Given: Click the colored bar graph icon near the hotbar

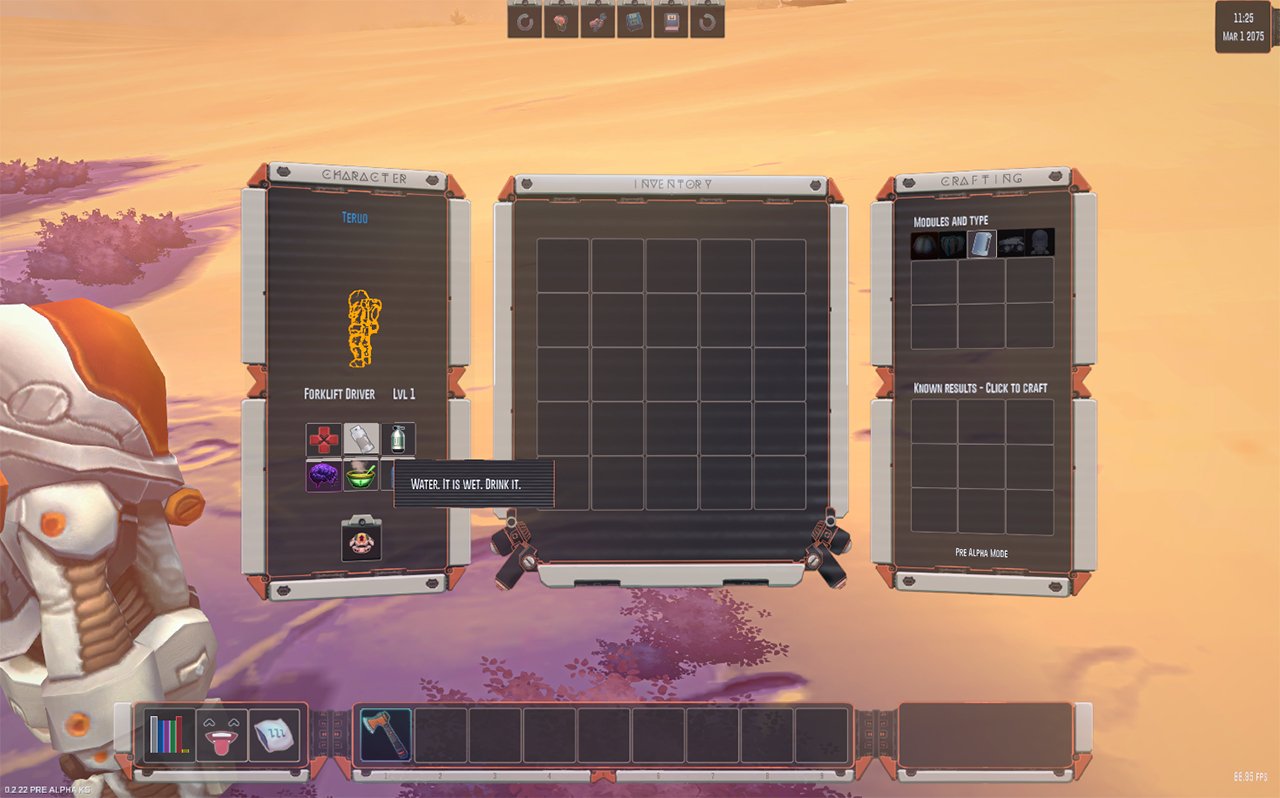Looking at the screenshot, I should [x=168, y=733].
